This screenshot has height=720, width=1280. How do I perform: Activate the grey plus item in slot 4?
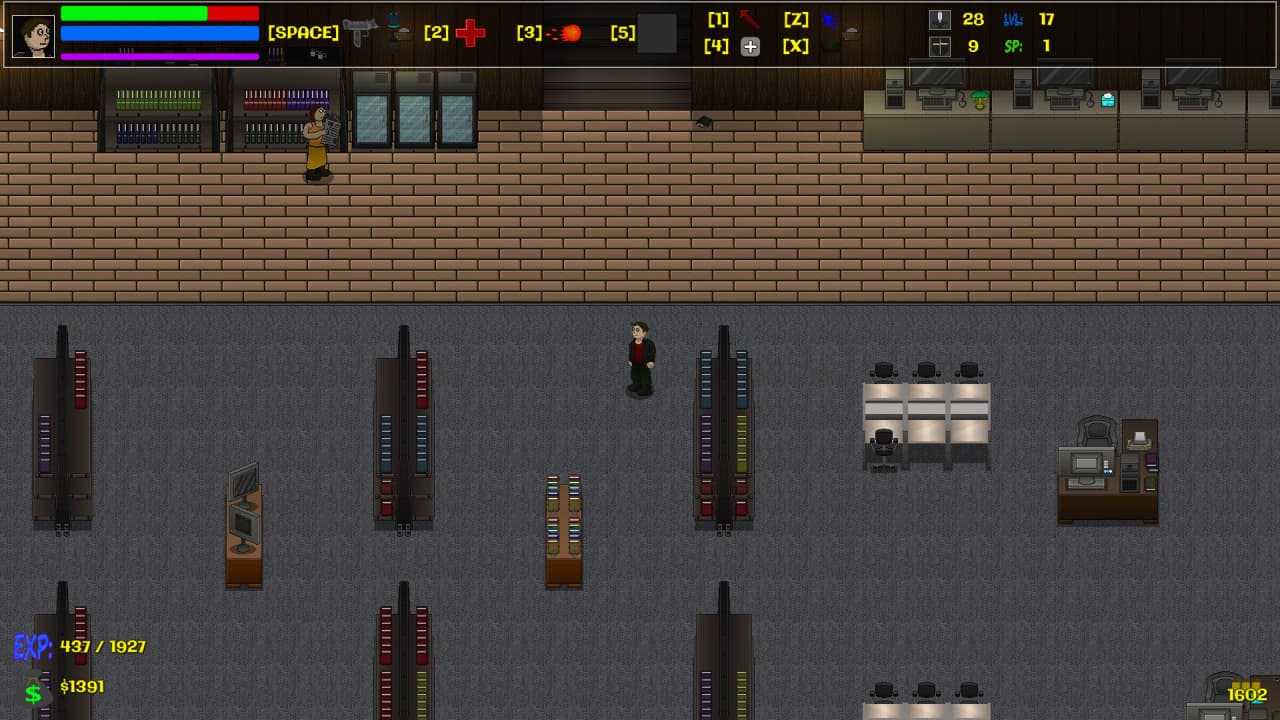pos(750,46)
